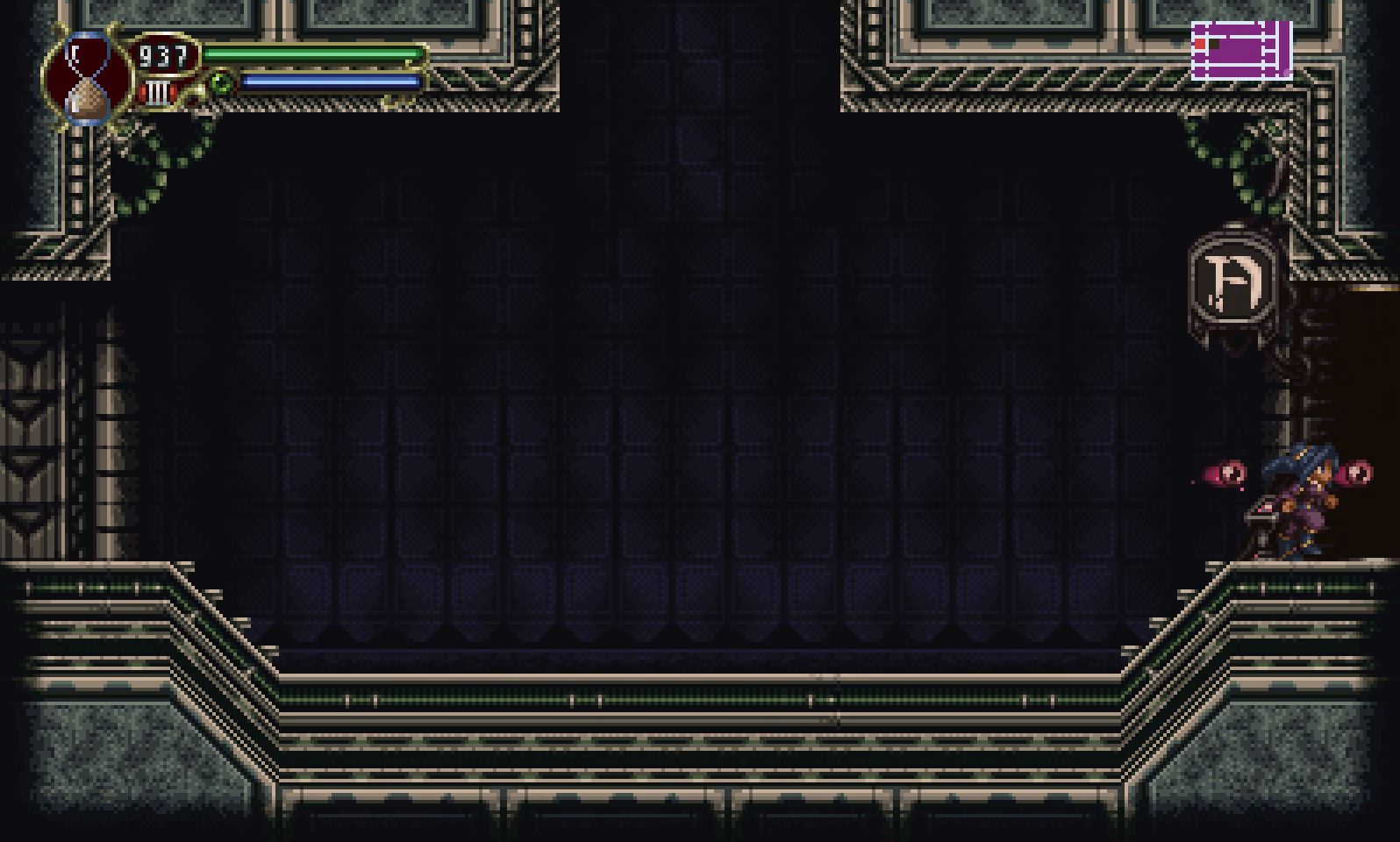Click the second pink orb near the doorway
The width and height of the screenshot is (1400, 842).
click(1358, 472)
